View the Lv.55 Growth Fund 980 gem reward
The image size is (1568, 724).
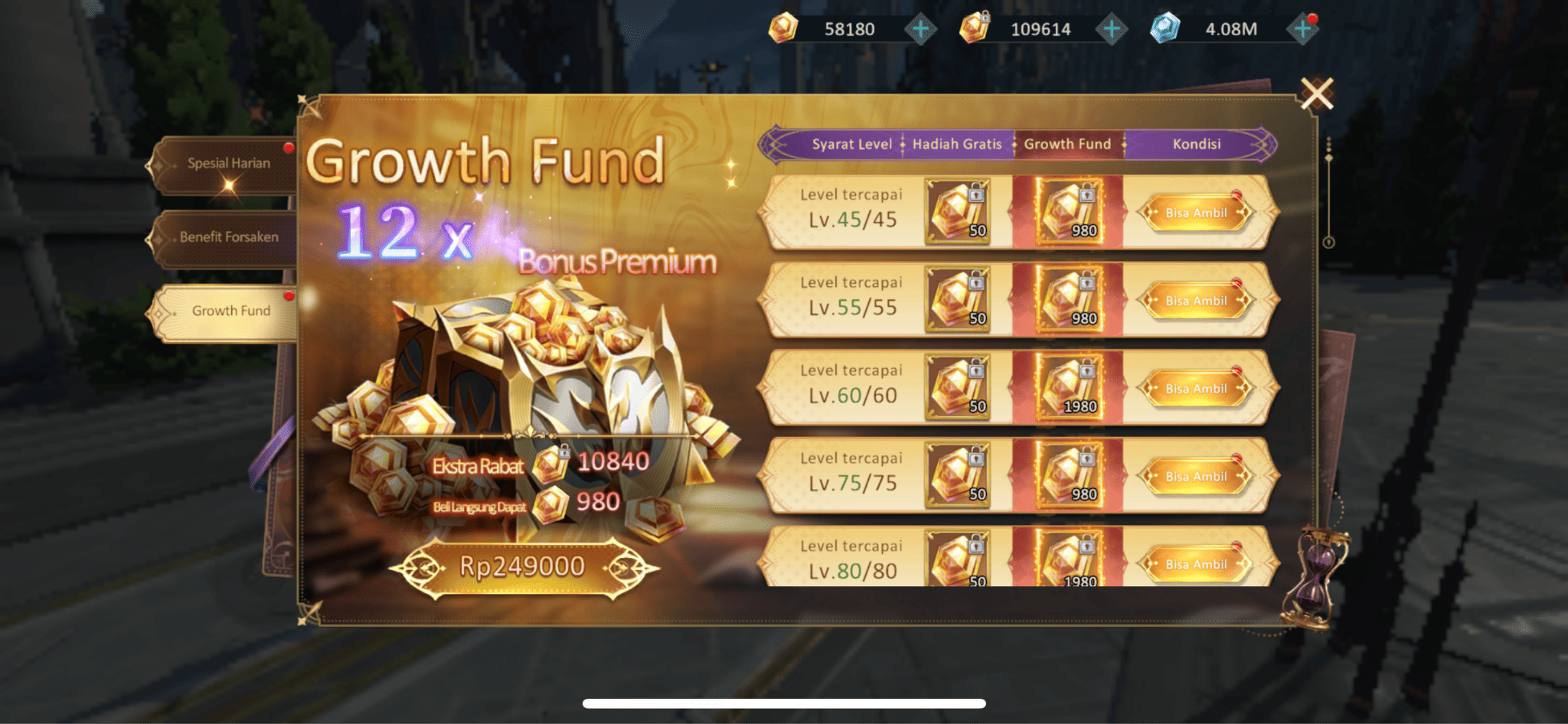click(1069, 300)
